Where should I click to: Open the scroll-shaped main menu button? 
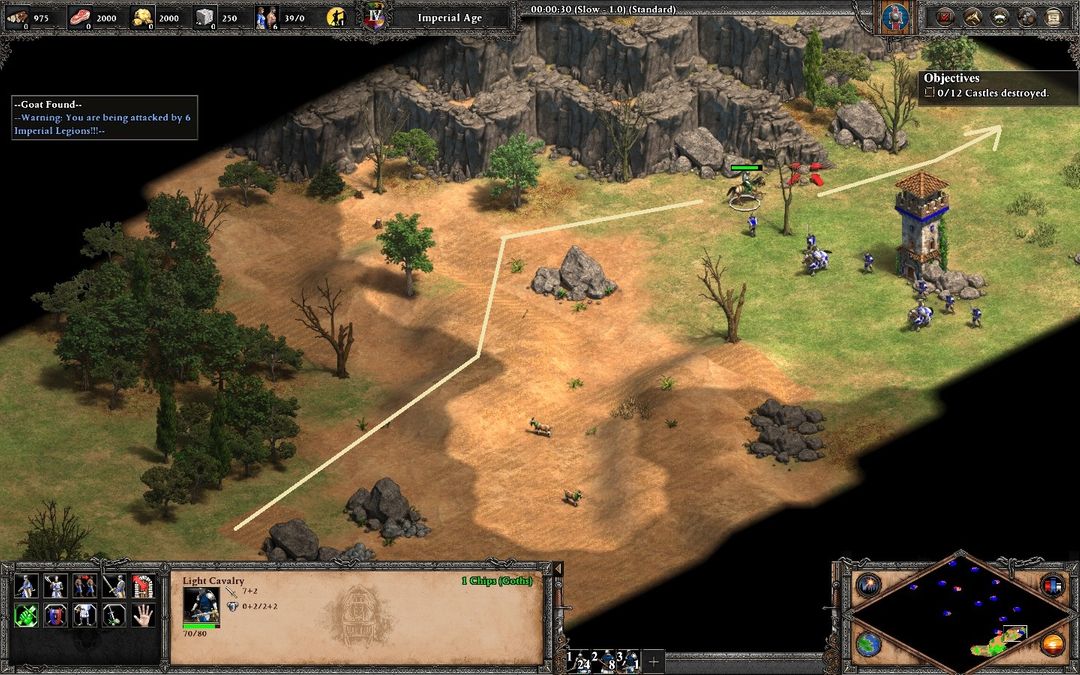[x=1052, y=16]
